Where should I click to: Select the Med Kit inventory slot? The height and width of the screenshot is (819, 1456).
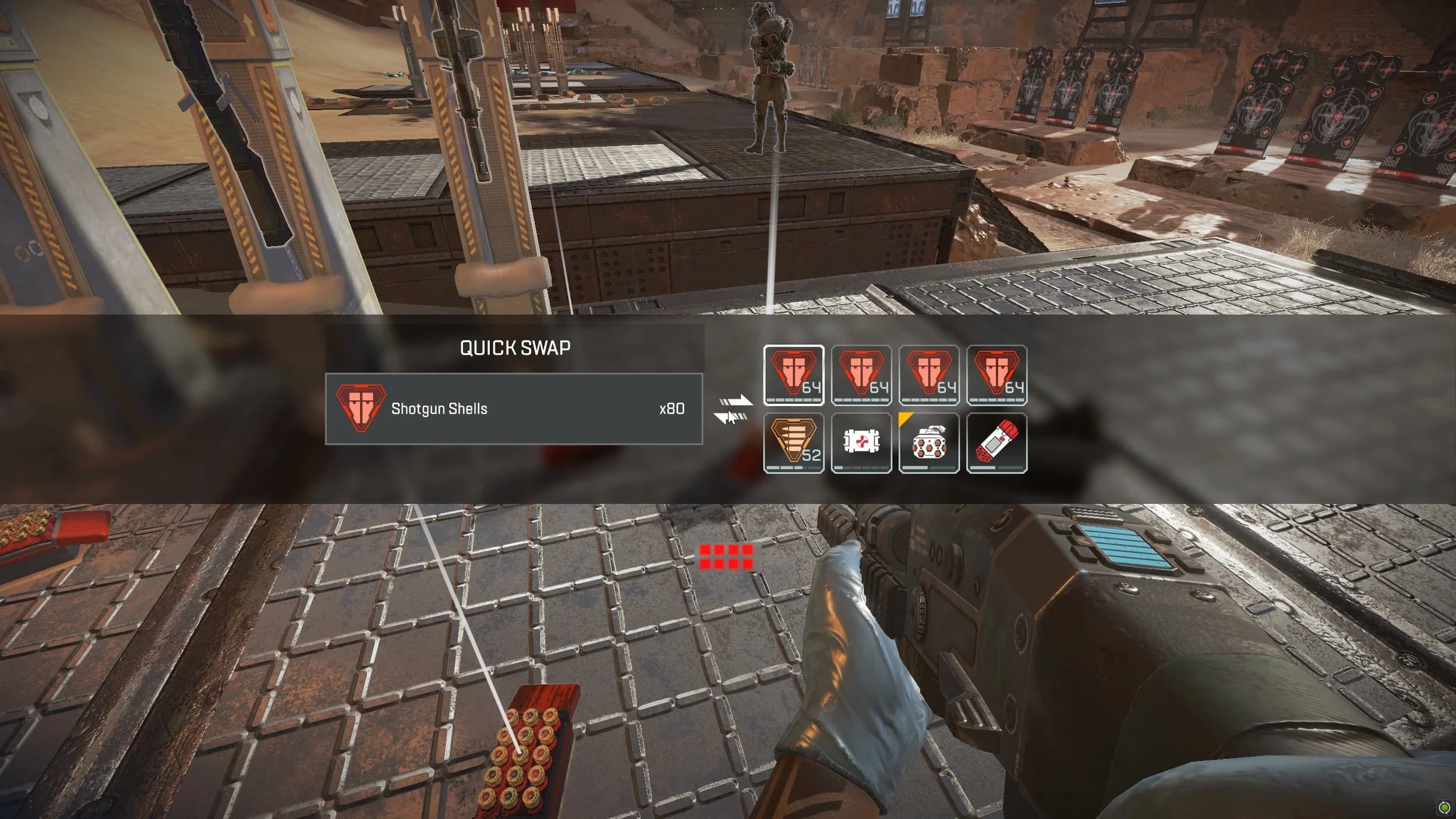(x=863, y=441)
